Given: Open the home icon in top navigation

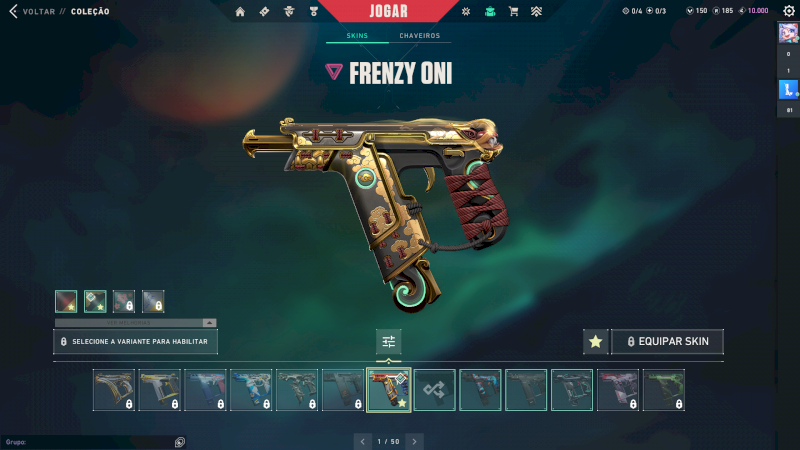Looking at the screenshot, I should coord(240,11).
